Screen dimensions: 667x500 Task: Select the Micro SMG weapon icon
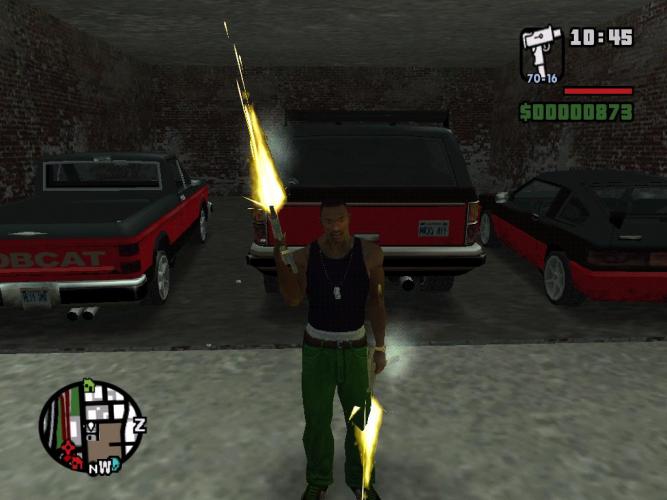[x=541, y=52]
